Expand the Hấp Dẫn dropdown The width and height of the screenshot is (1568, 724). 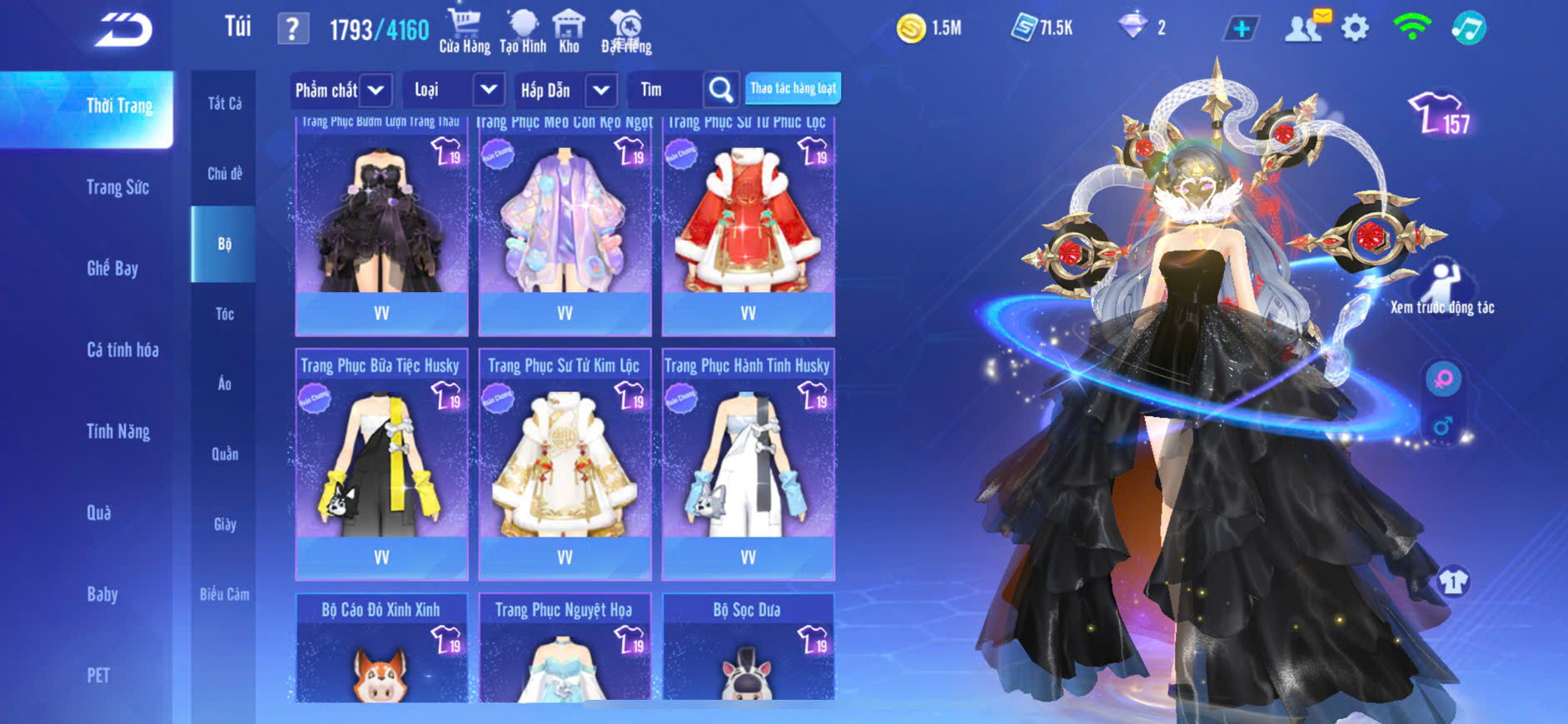(601, 90)
